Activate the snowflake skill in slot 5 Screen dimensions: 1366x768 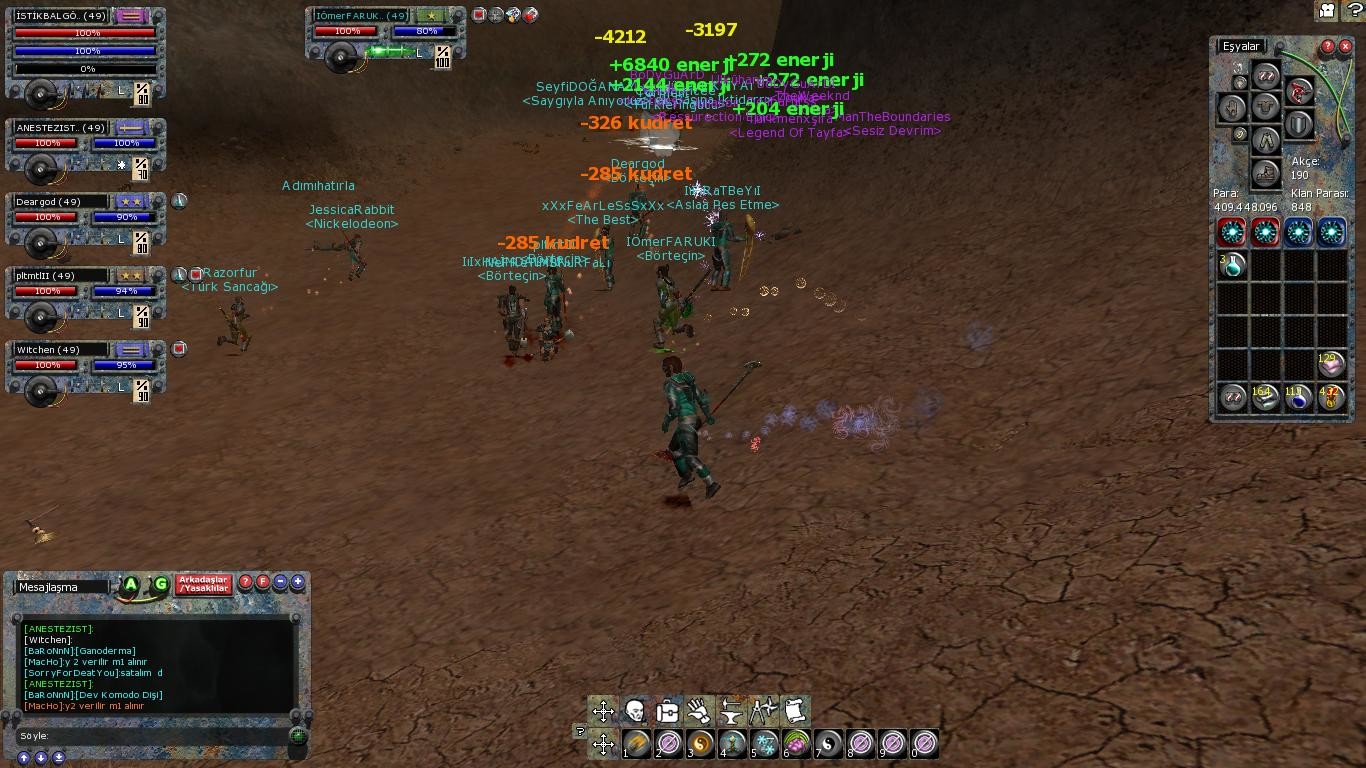click(x=764, y=744)
